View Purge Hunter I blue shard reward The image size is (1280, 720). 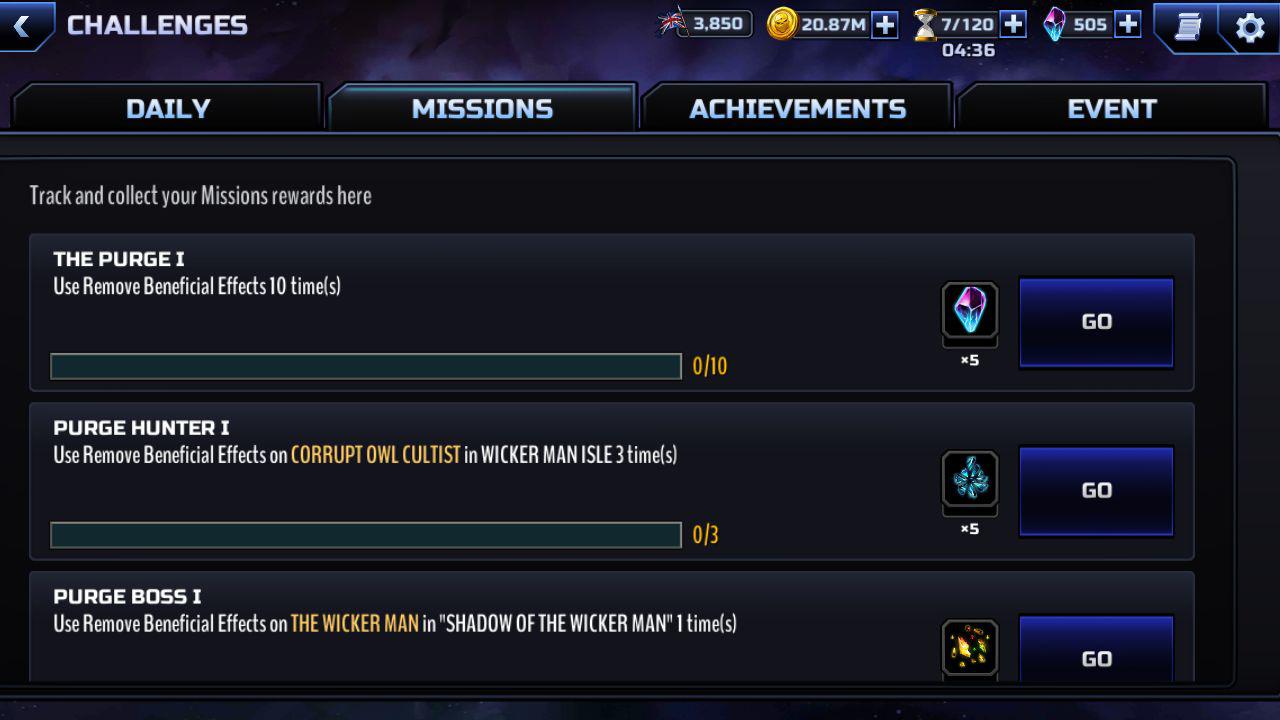(970, 480)
